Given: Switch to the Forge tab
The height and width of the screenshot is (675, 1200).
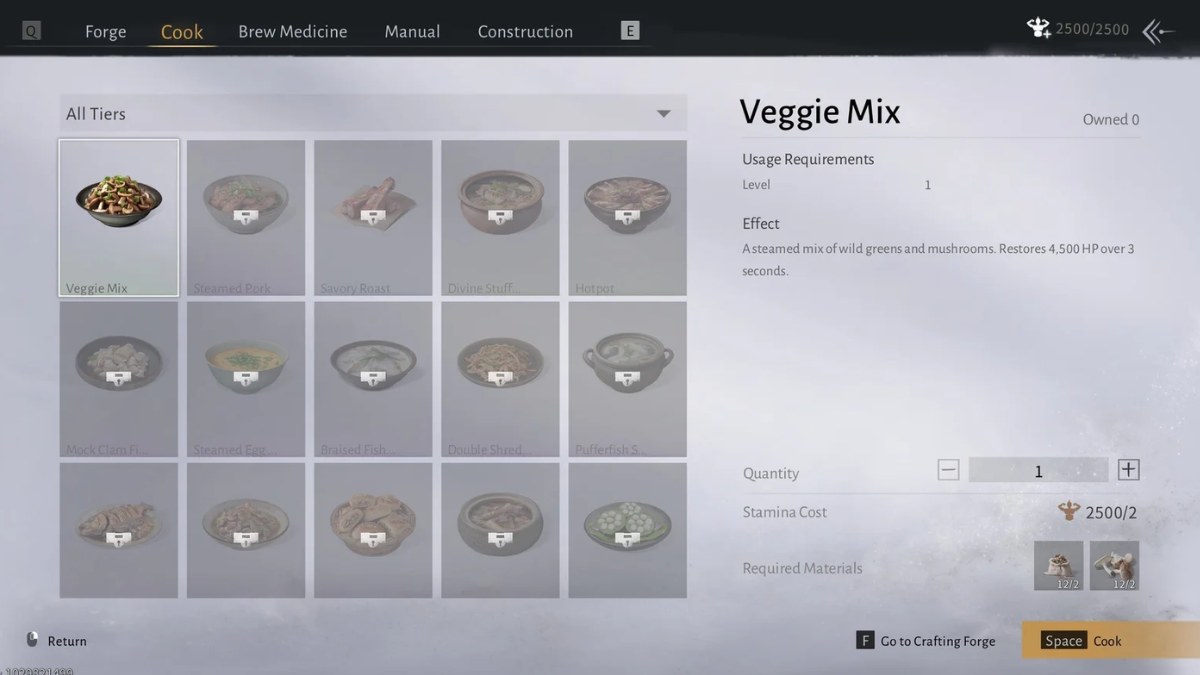Looking at the screenshot, I should pyautogui.click(x=105, y=31).
